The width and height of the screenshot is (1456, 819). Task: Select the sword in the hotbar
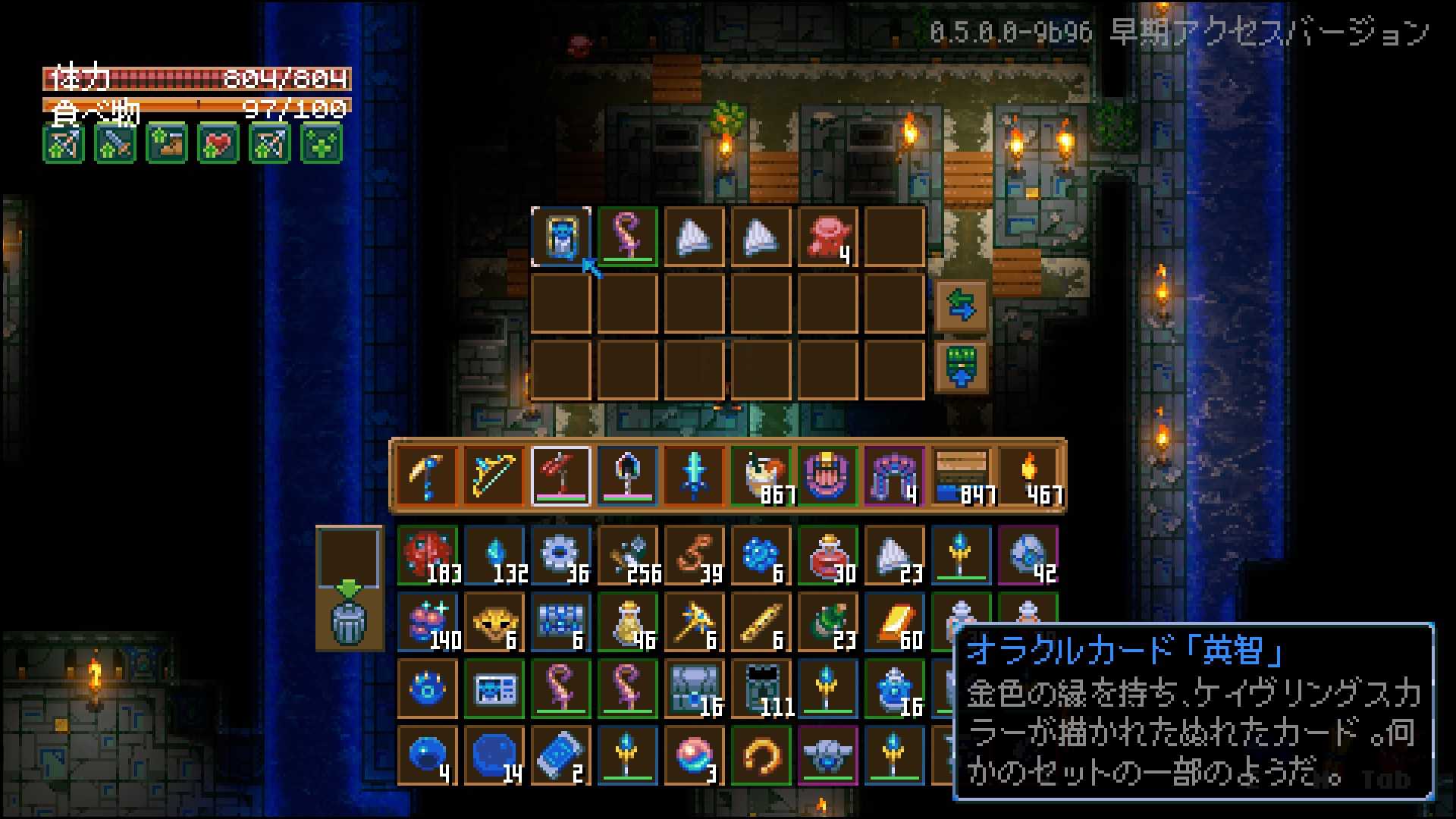694,474
